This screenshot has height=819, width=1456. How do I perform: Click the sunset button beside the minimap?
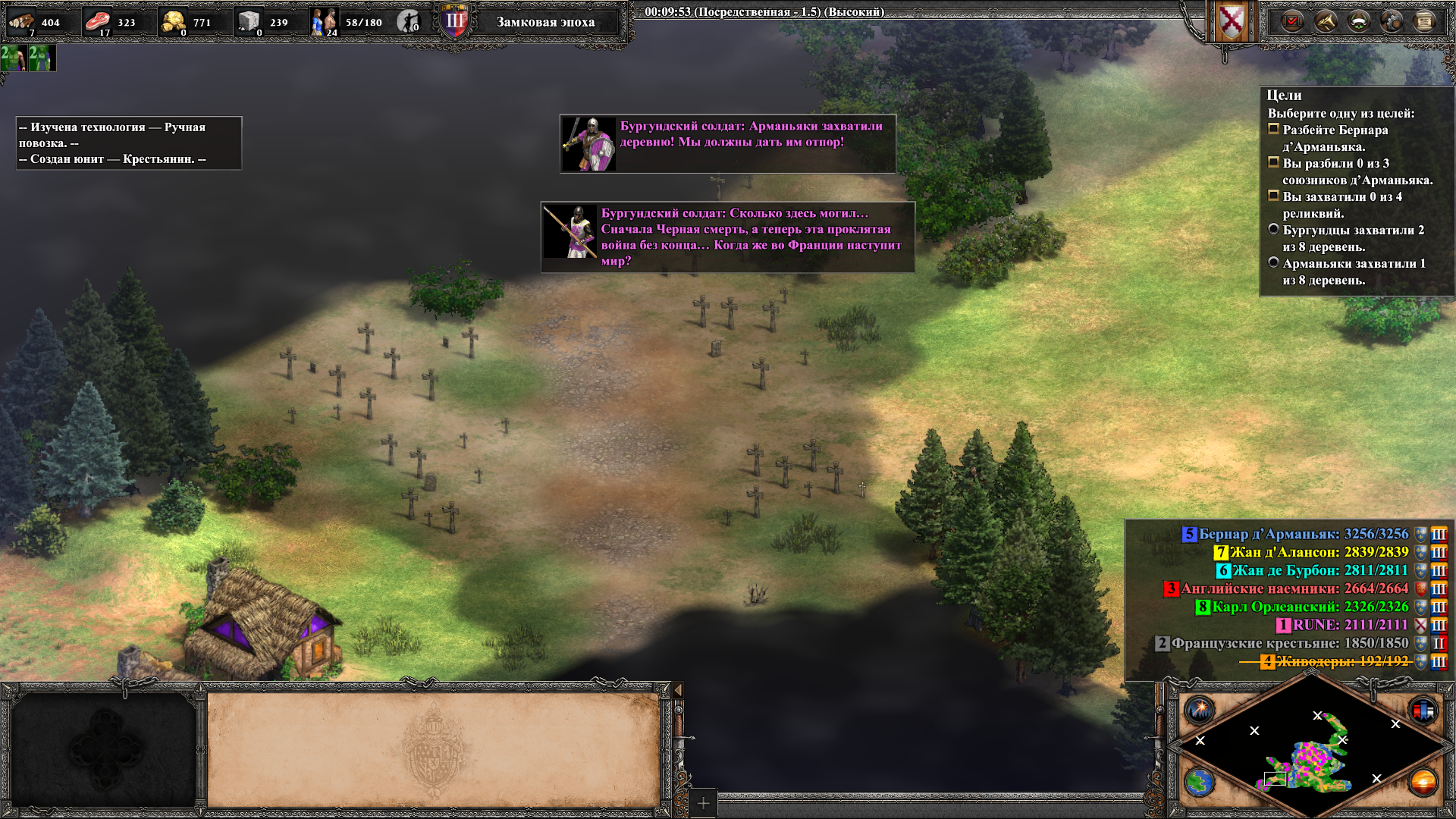[1423, 782]
